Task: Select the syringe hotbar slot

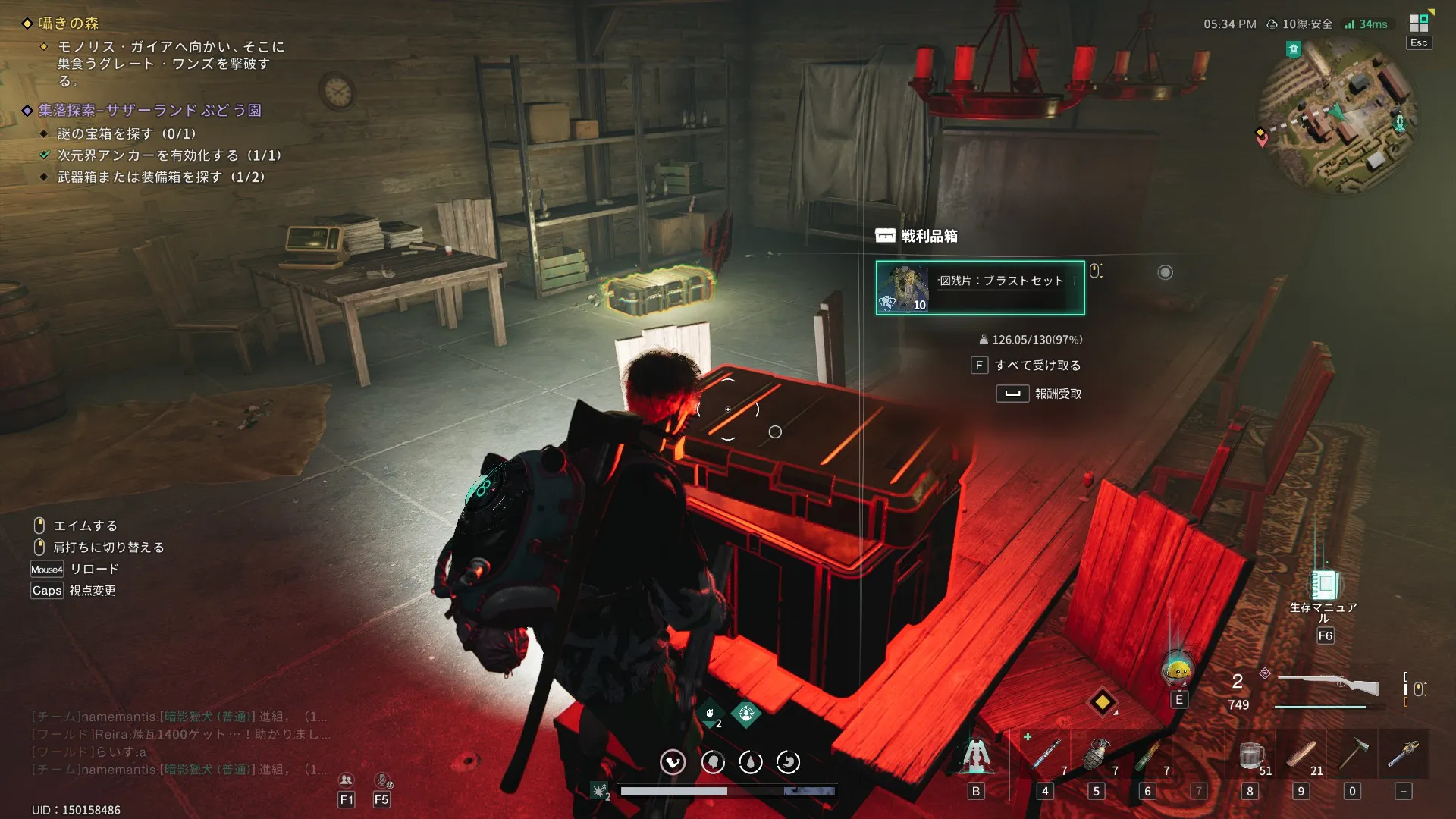Action: click(x=1045, y=755)
